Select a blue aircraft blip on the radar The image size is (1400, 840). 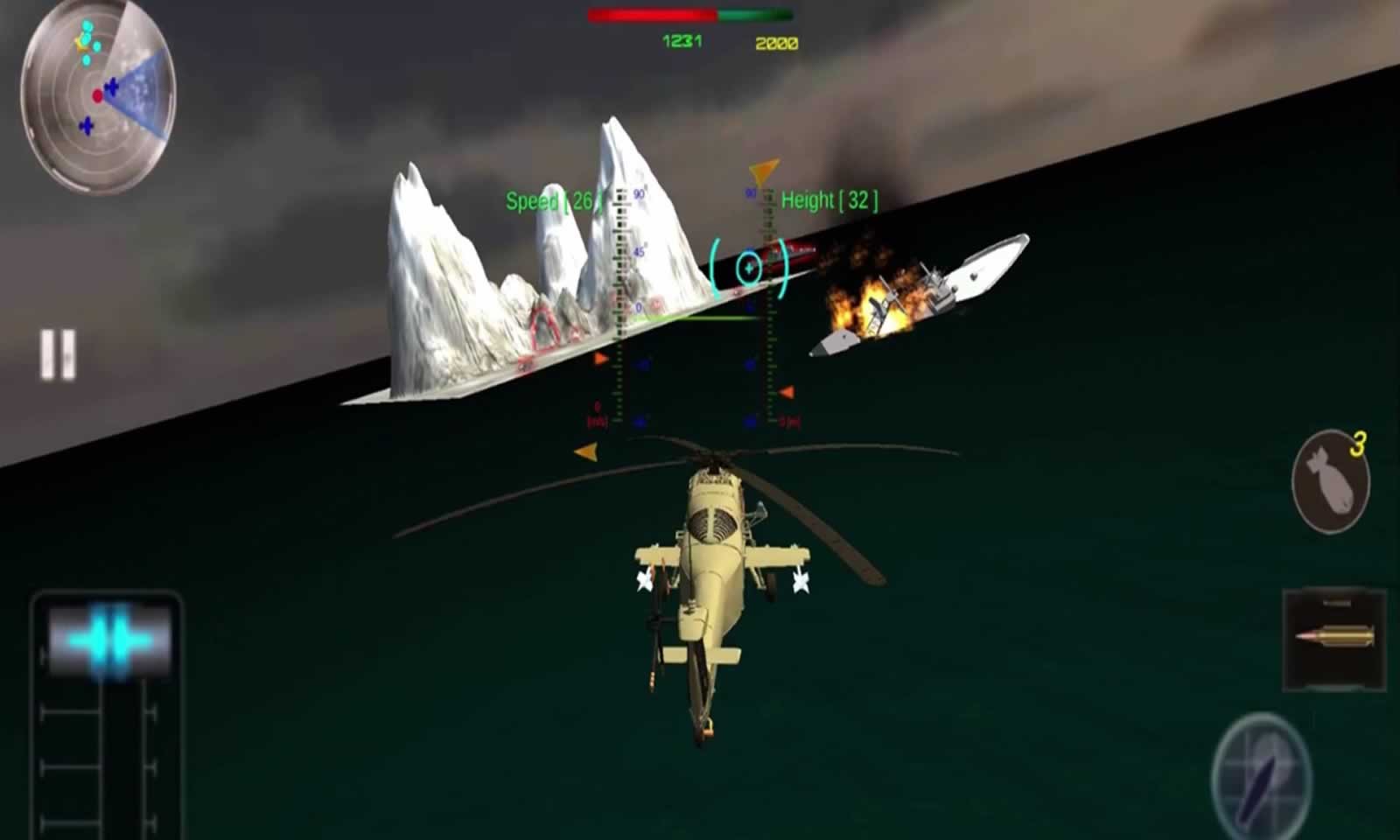[112, 86]
